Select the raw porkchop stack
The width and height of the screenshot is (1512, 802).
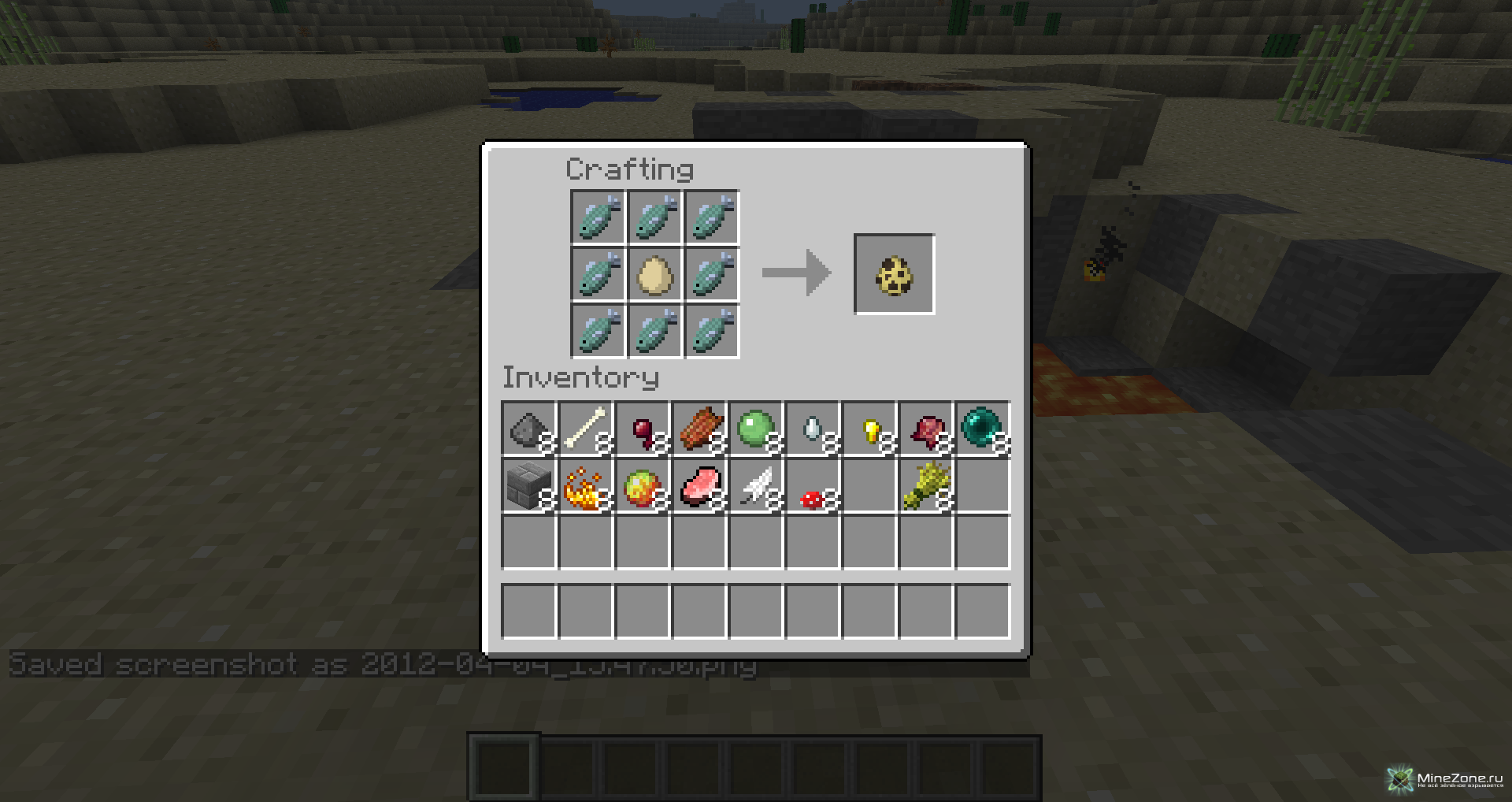coord(699,486)
